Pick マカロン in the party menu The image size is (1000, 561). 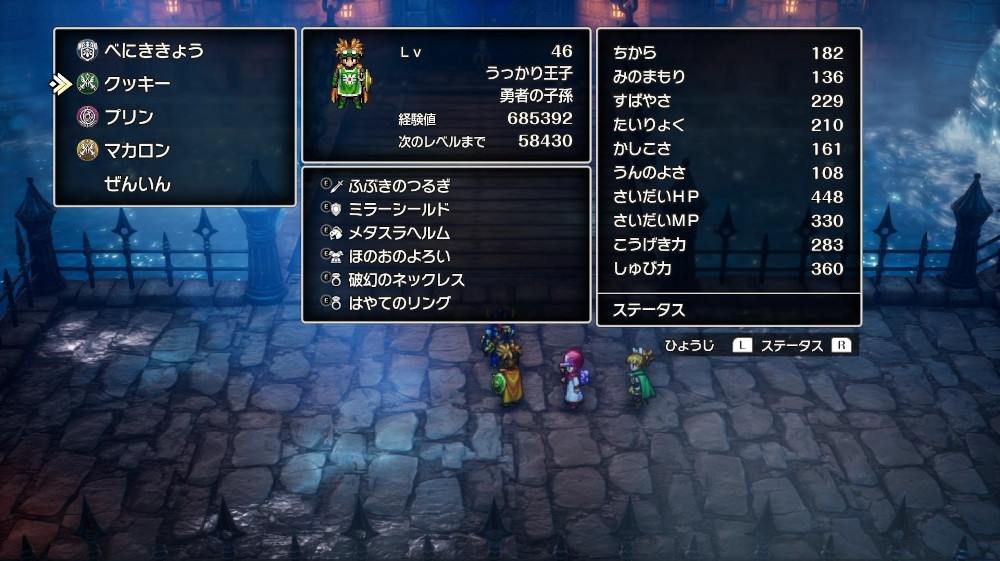tap(137, 151)
